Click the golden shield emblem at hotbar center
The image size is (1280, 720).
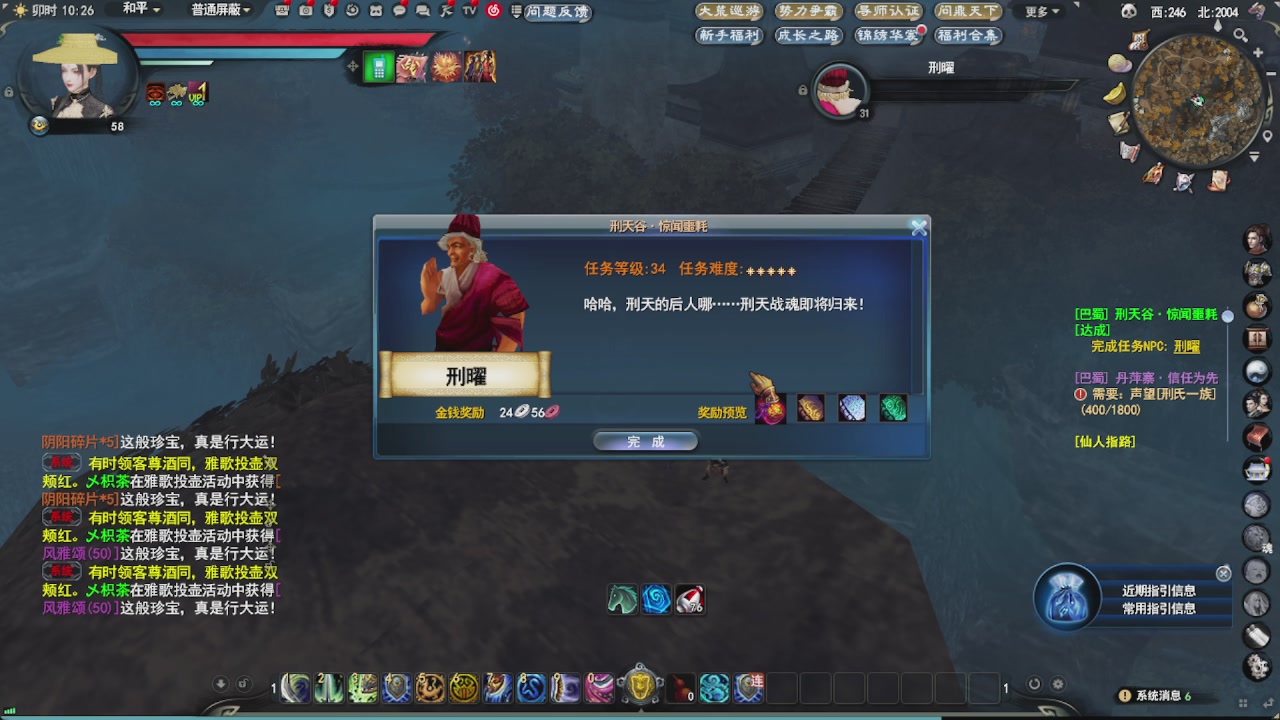pos(640,687)
